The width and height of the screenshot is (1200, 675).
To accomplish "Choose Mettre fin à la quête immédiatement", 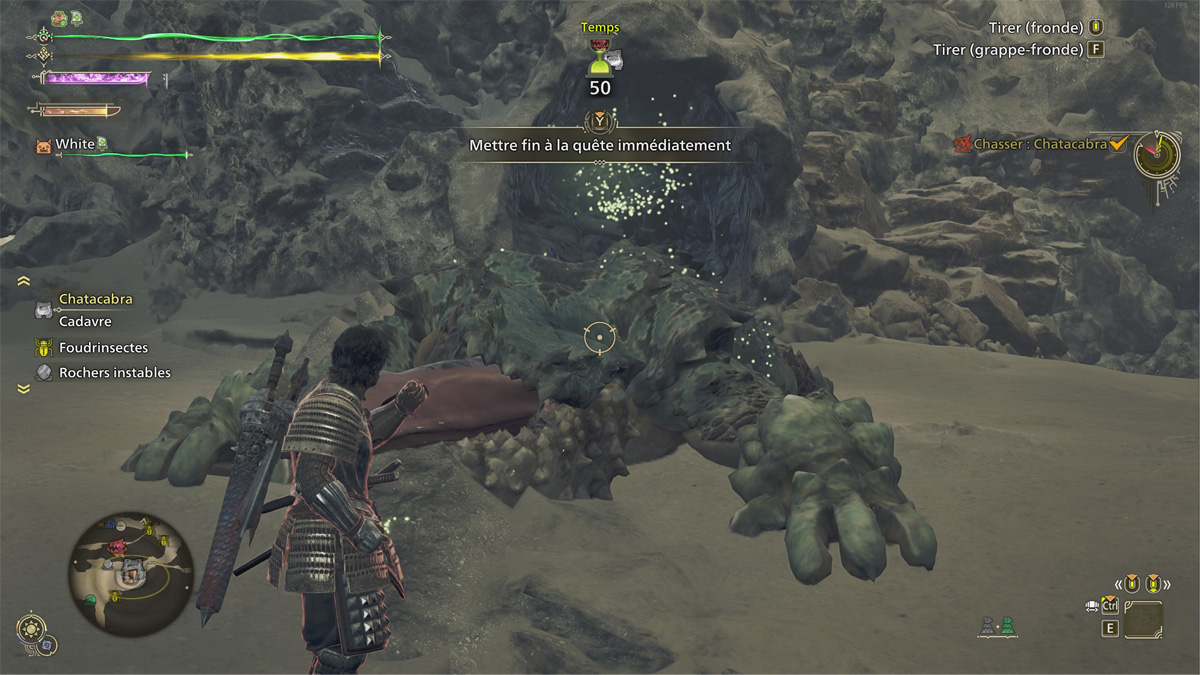I will (600, 145).
